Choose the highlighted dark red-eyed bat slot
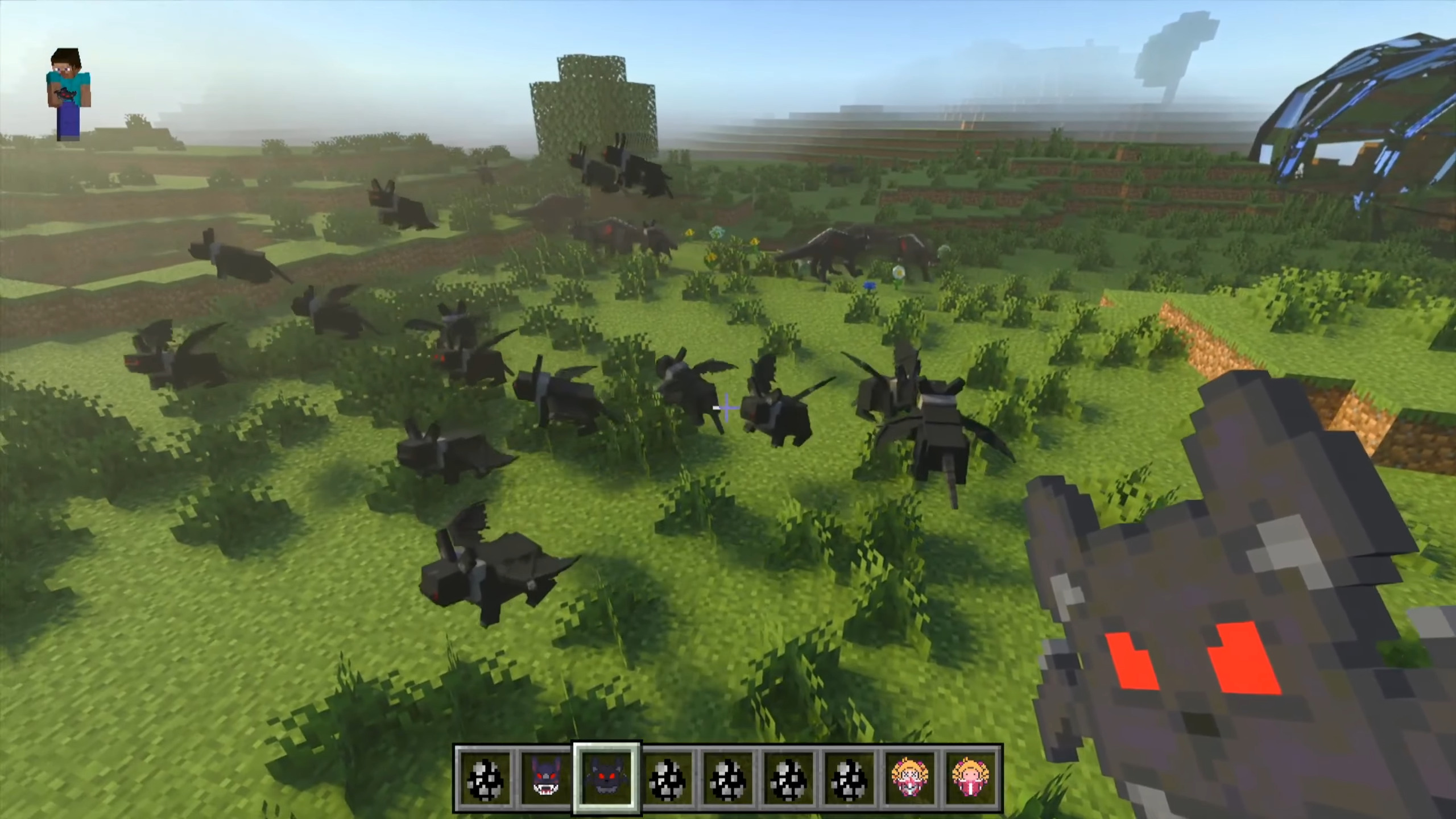Viewport: 1456px width, 819px height. (606, 777)
